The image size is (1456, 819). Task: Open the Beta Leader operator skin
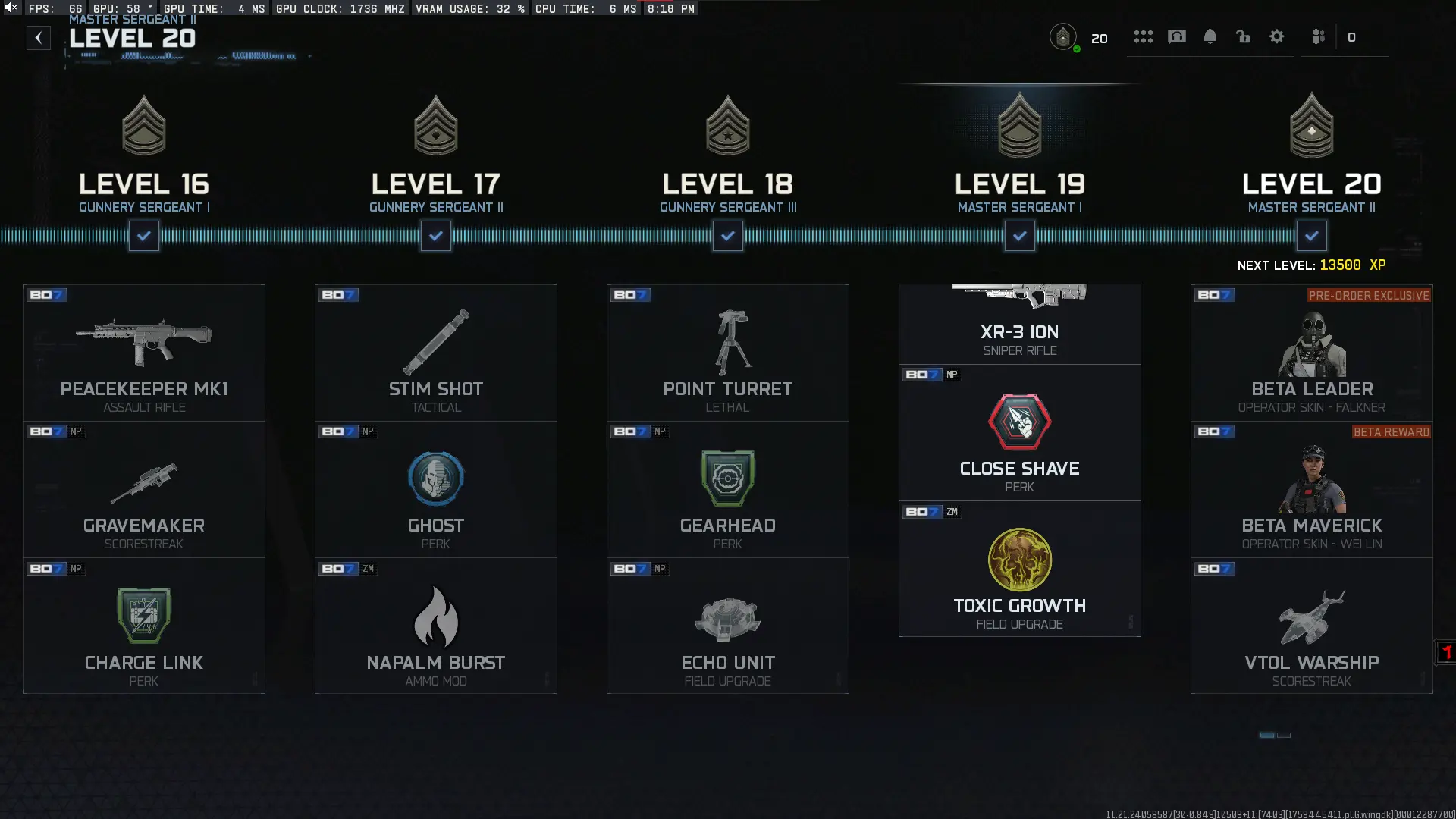(x=1311, y=352)
